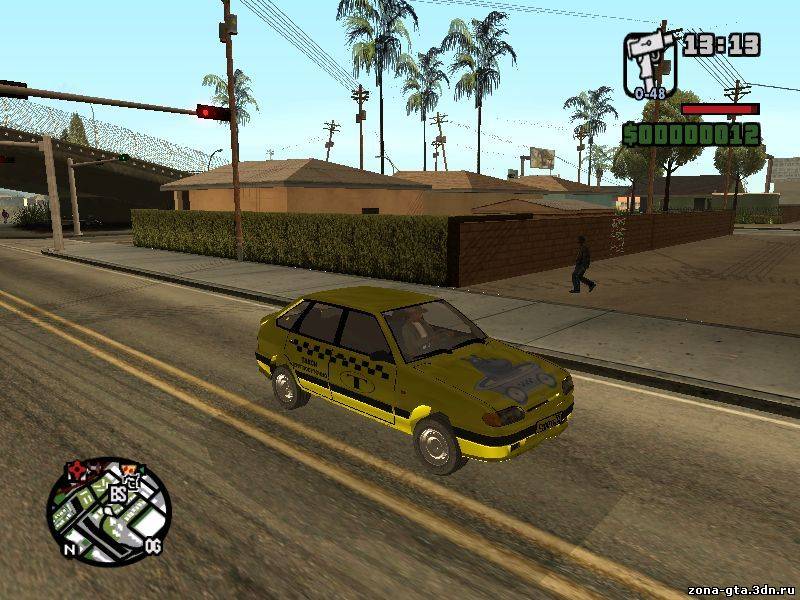
Task: Select the BS marker on the radar
Action: point(118,493)
